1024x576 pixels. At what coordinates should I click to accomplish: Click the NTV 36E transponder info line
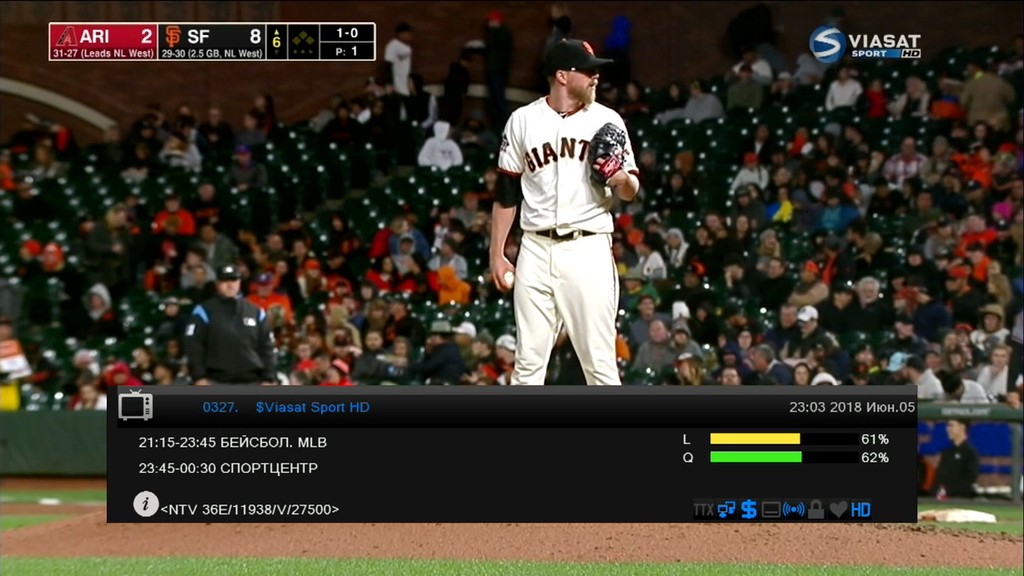250,509
